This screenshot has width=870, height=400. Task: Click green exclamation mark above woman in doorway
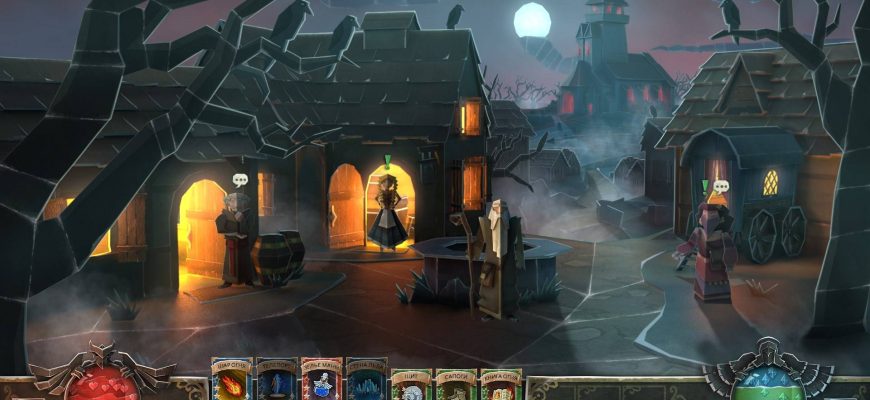pos(387,161)
